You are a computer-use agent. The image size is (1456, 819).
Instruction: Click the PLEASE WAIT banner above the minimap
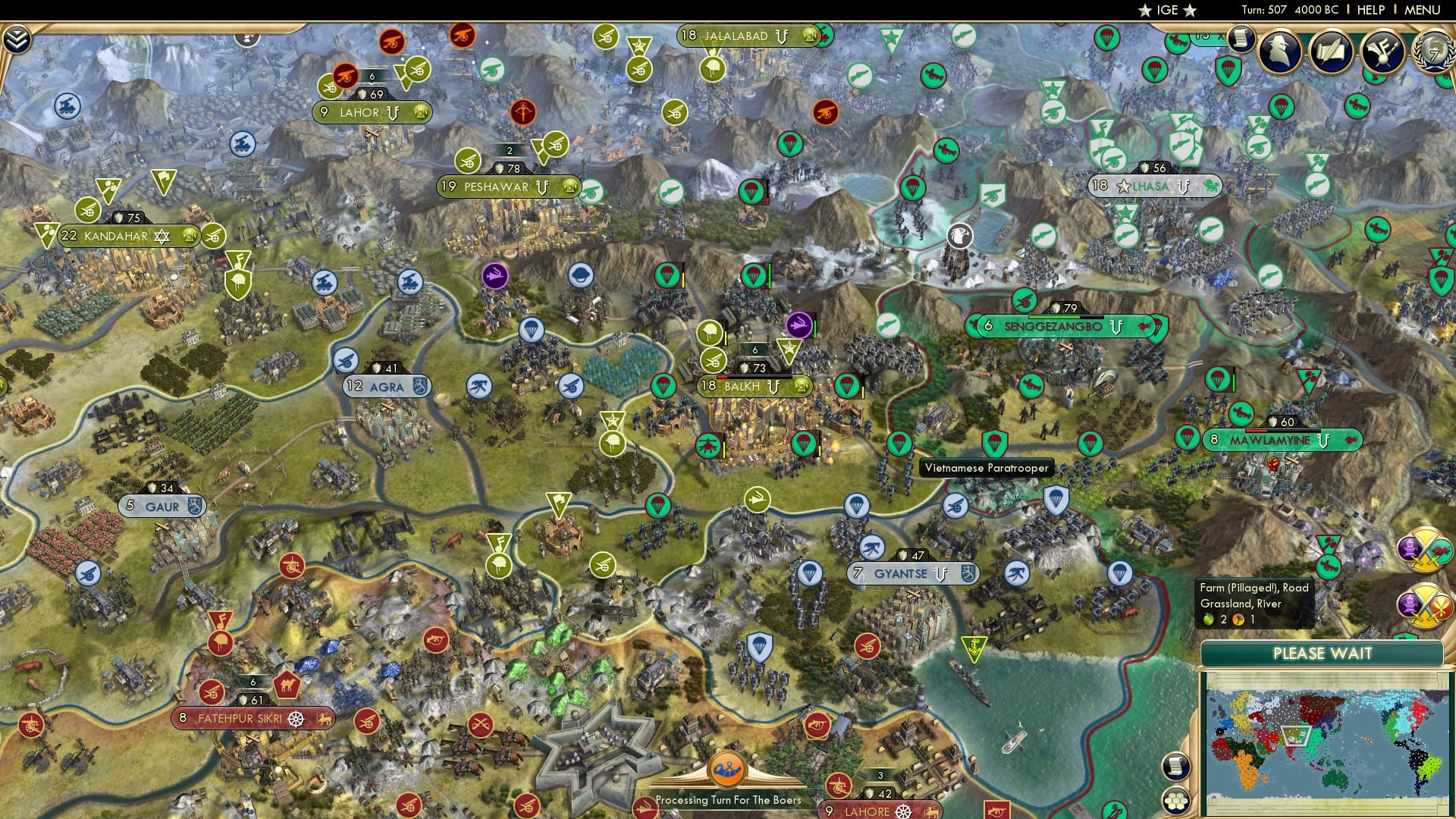(1323, 653)
